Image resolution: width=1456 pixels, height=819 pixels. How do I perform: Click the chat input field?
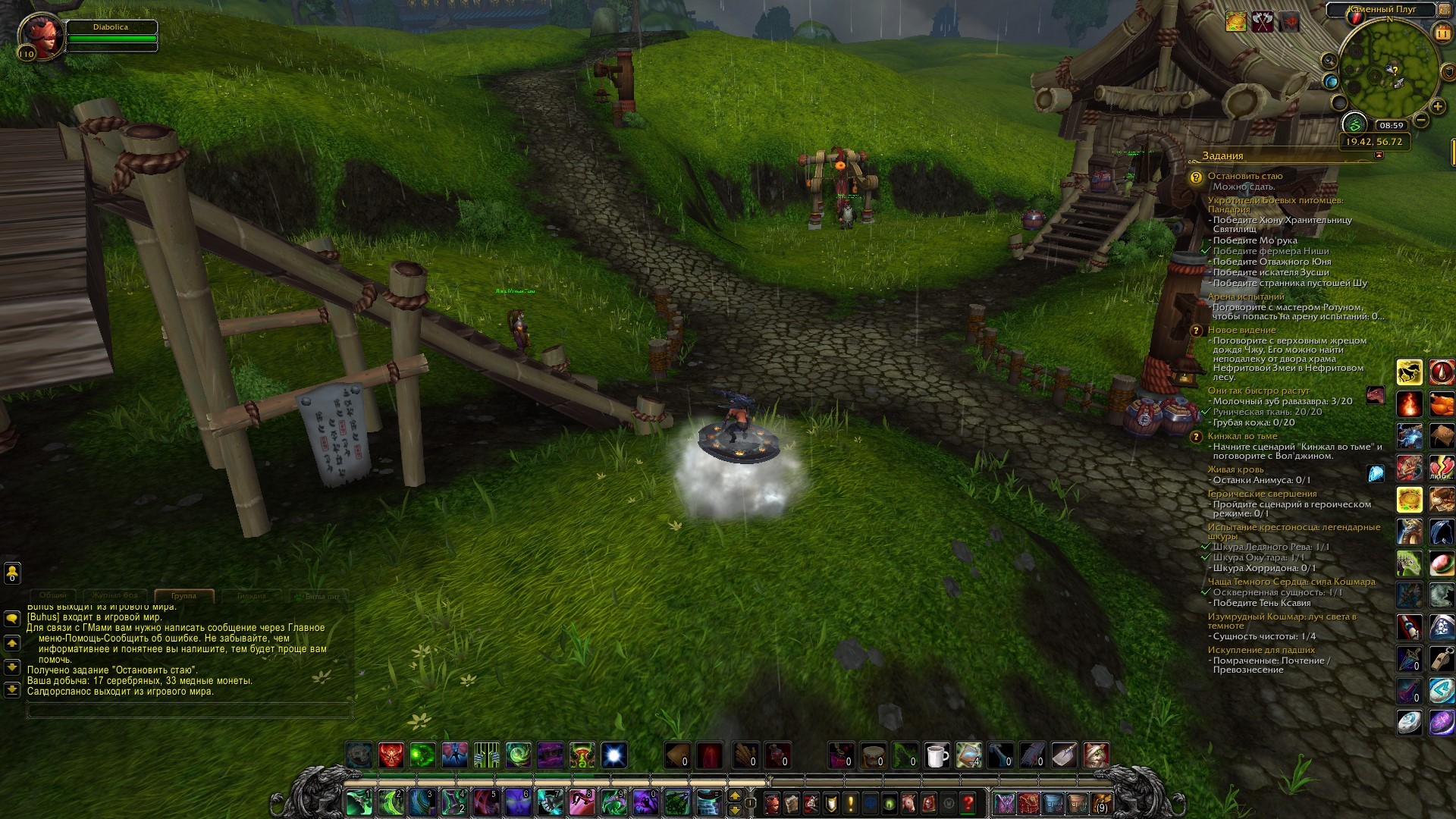190,711
